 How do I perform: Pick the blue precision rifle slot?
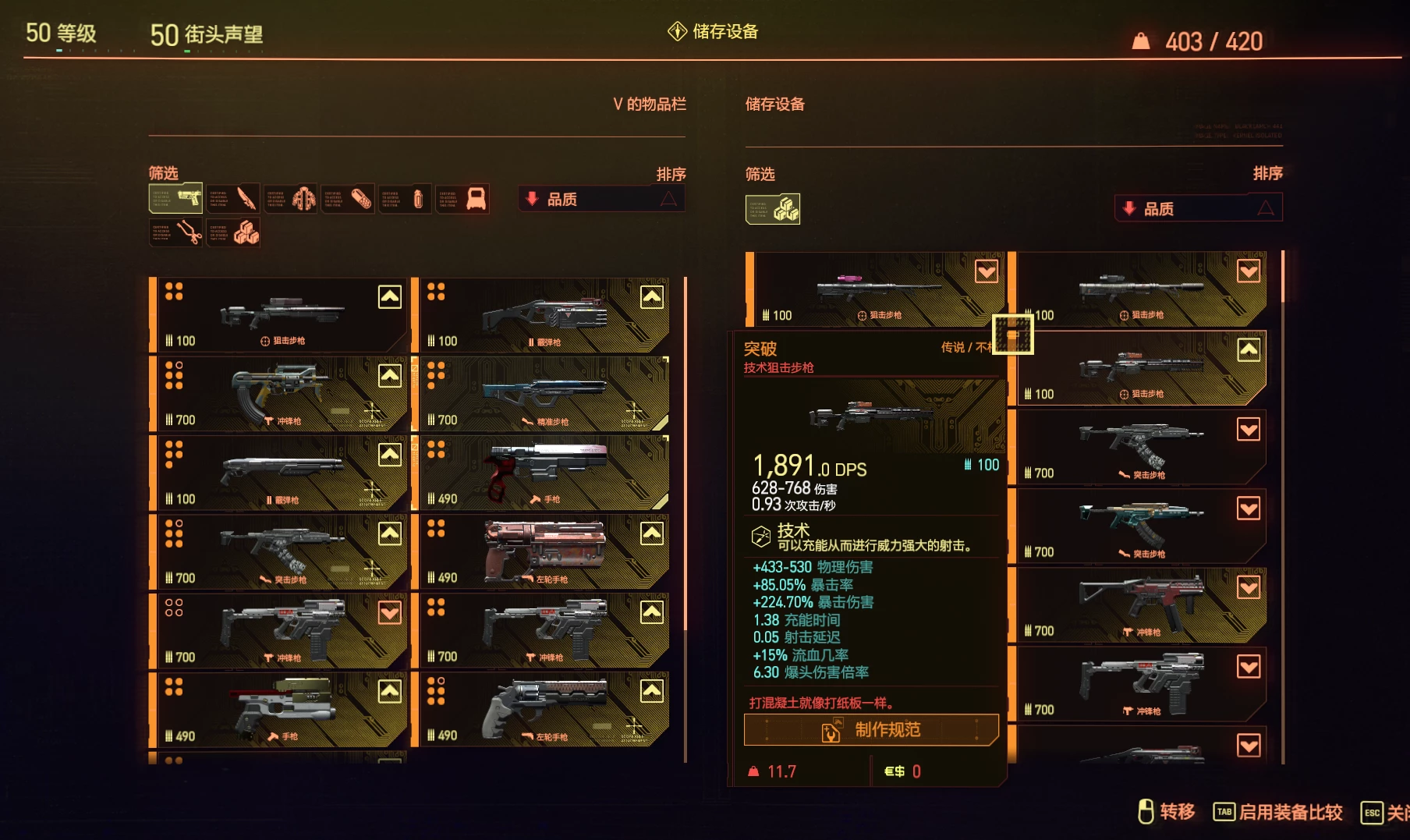pos(541,394)
